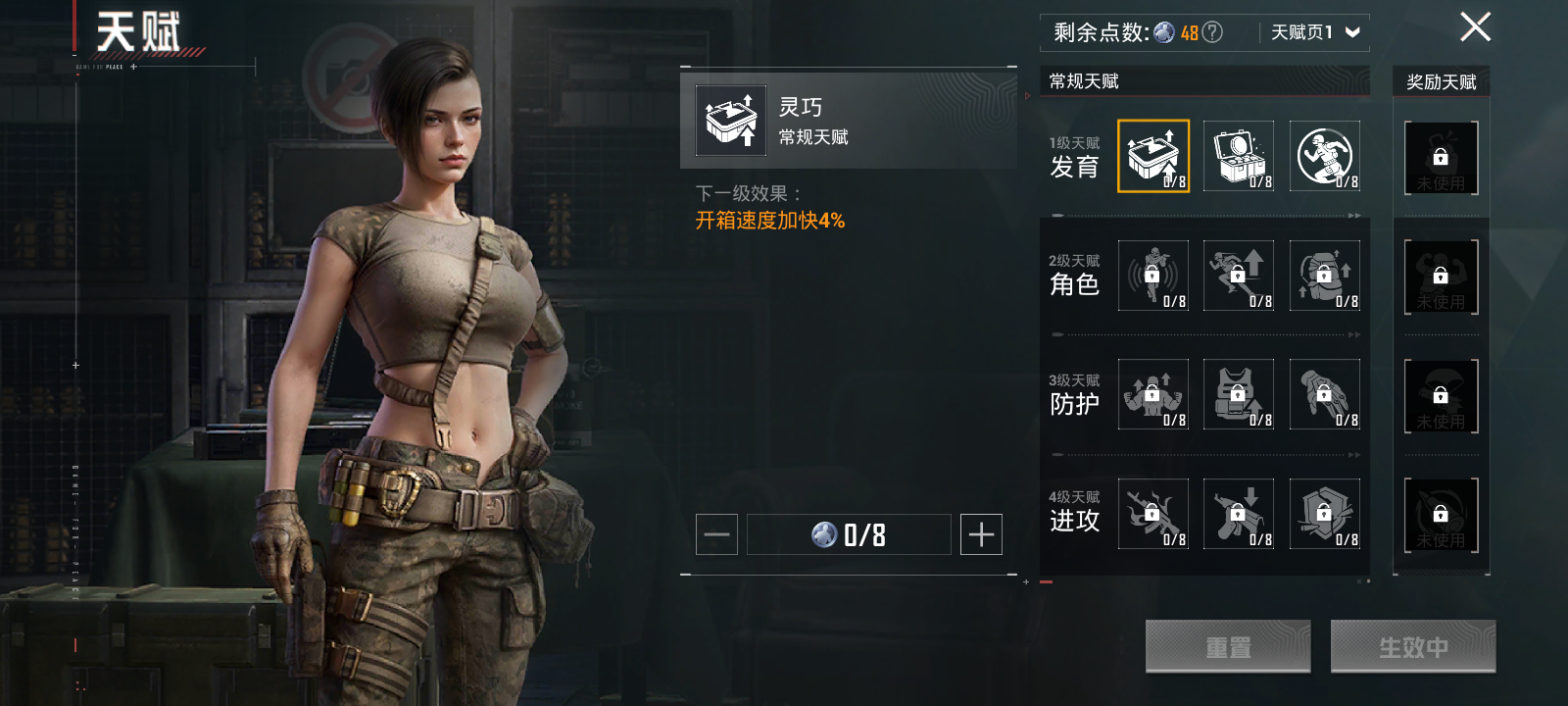The width and height of the screenshot is (1568, 706).
Task: Click the 生效中 active status button
Action: point(1413,647)
